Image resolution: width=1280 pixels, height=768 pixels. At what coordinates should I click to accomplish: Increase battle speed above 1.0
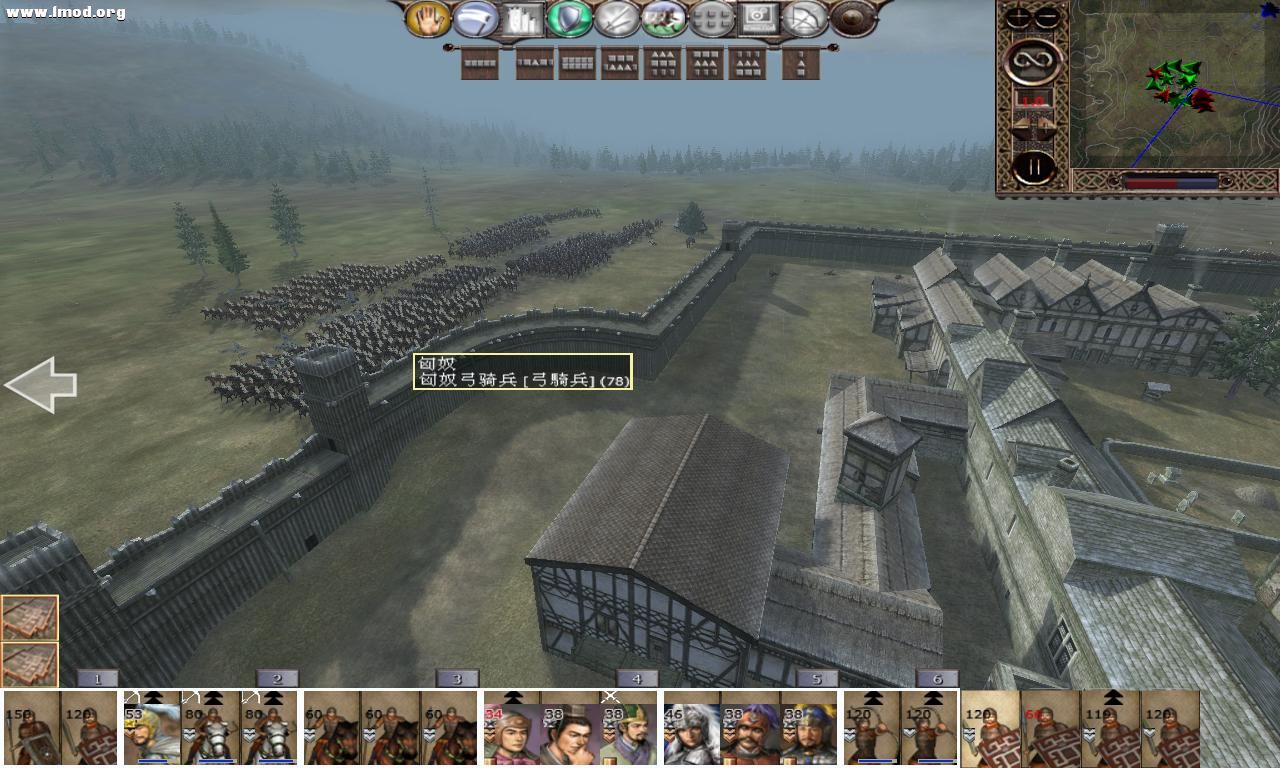coord(1044,123)
